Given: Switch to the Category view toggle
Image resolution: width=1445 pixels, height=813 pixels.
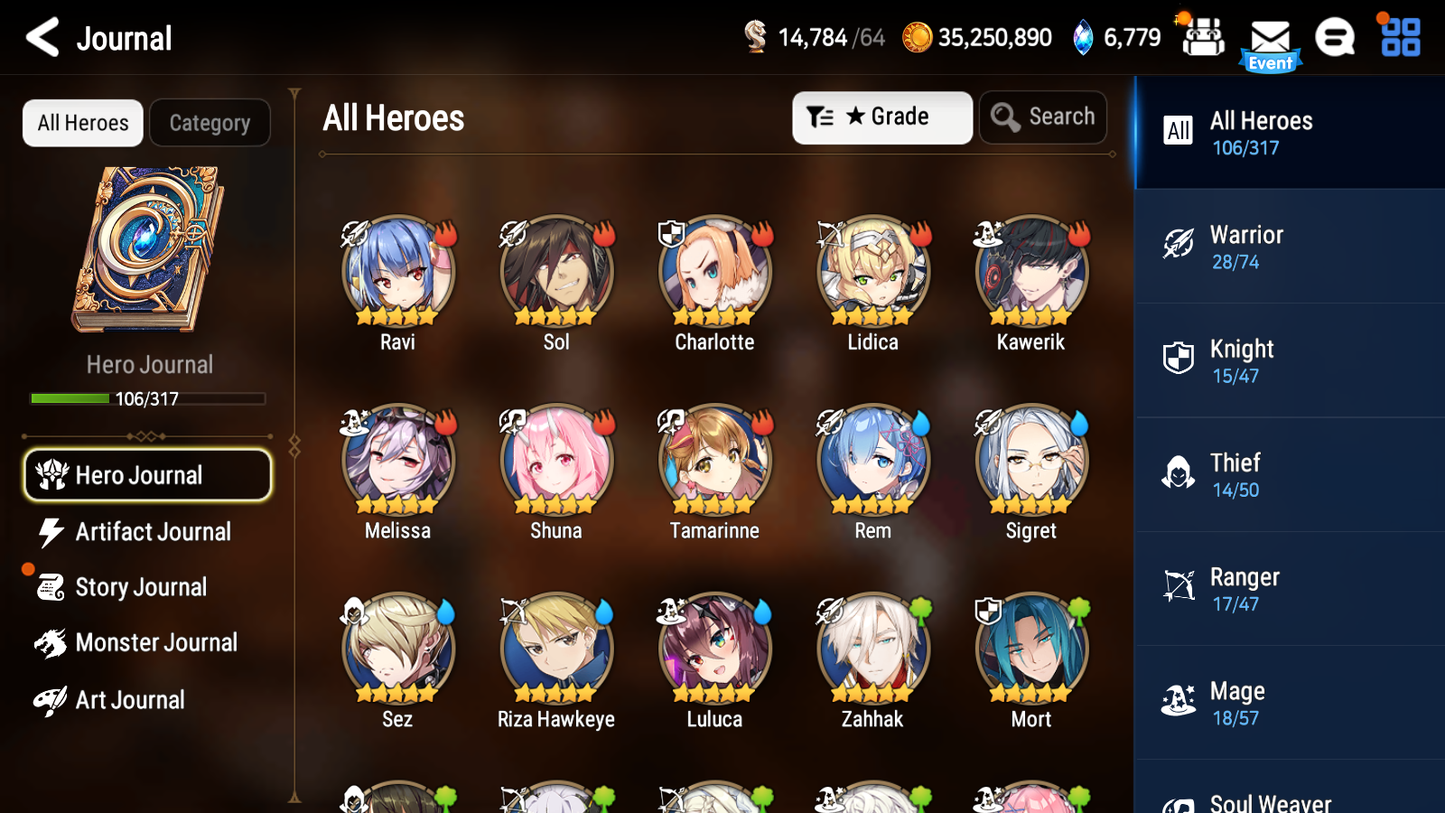Looking at the screenshot, I should (x=210, y=122).
